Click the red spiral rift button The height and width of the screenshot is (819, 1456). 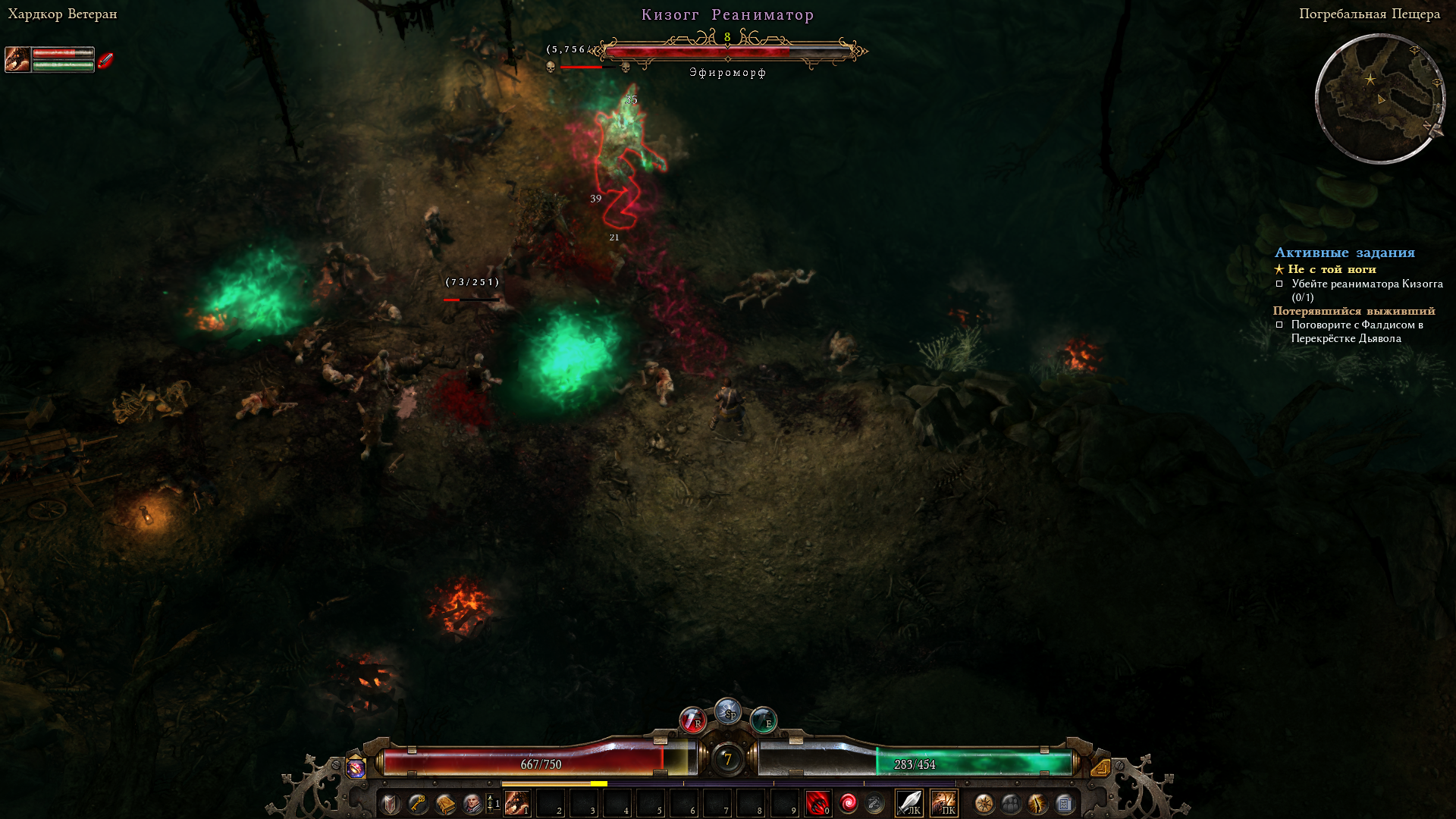click(x=848, y=803)
